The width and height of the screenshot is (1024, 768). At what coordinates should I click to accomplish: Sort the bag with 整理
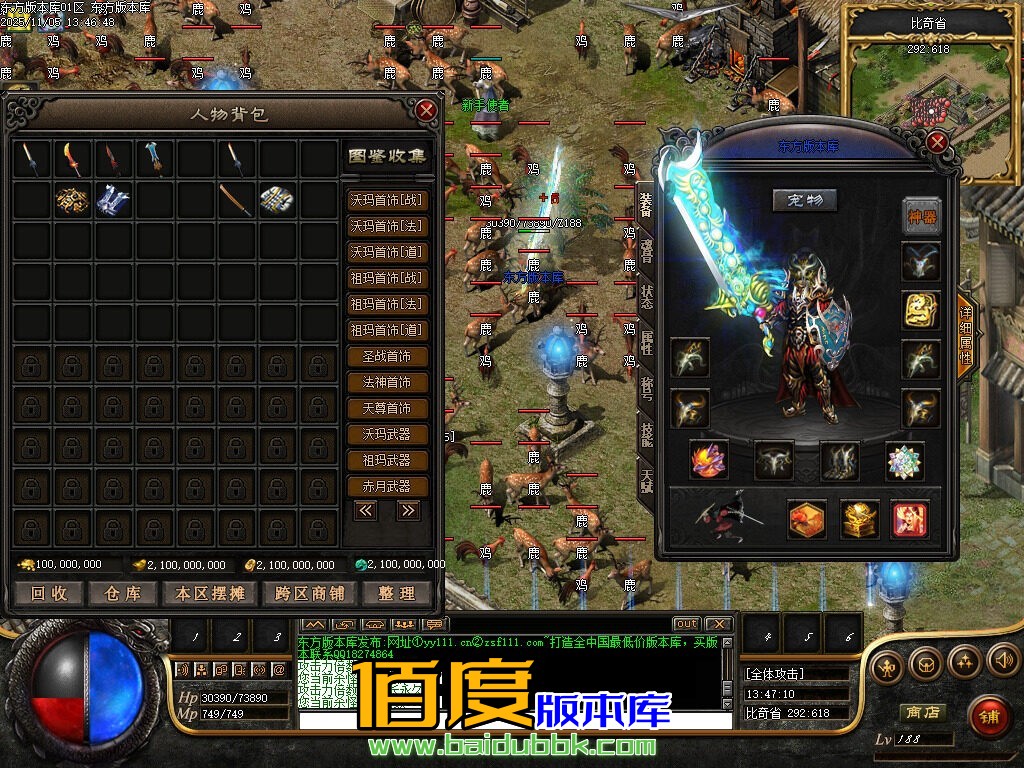[x=396, y=593]
